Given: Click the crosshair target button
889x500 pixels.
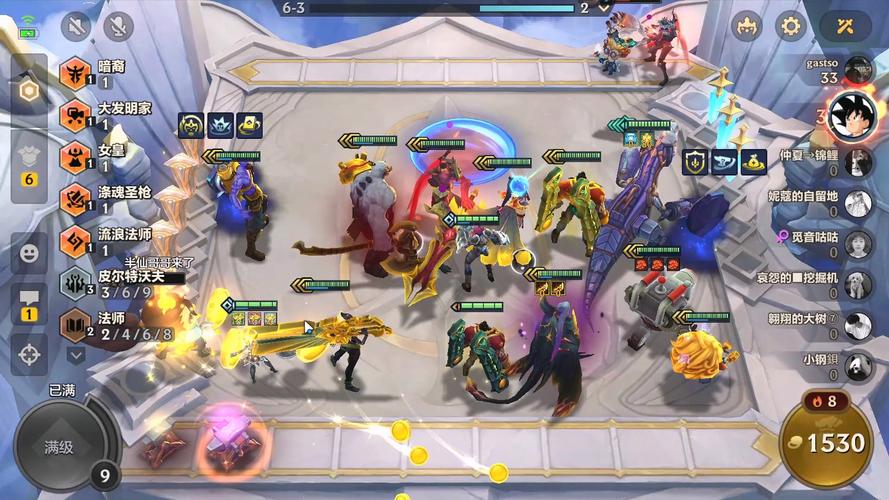Looking at the screenshot, I should (29, 354).
